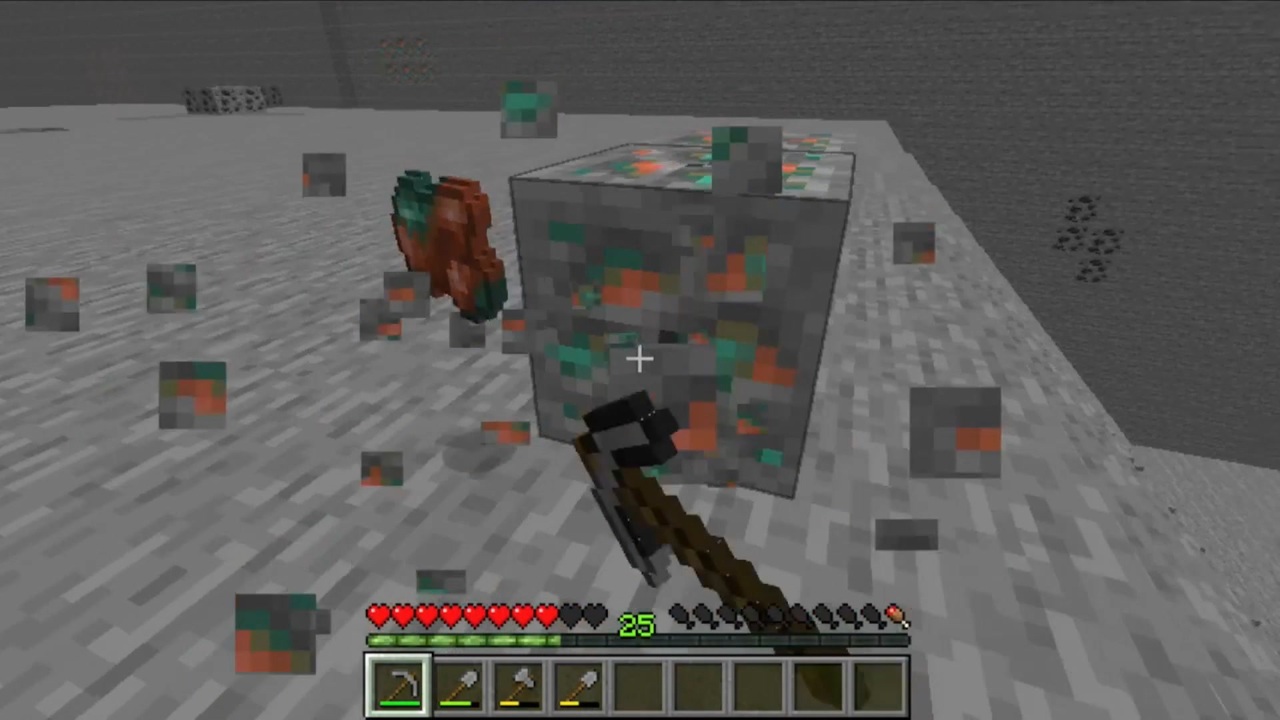Click the experience level number 25
This screenshot has height=720, width=1280.
click(x=637, y=626)
